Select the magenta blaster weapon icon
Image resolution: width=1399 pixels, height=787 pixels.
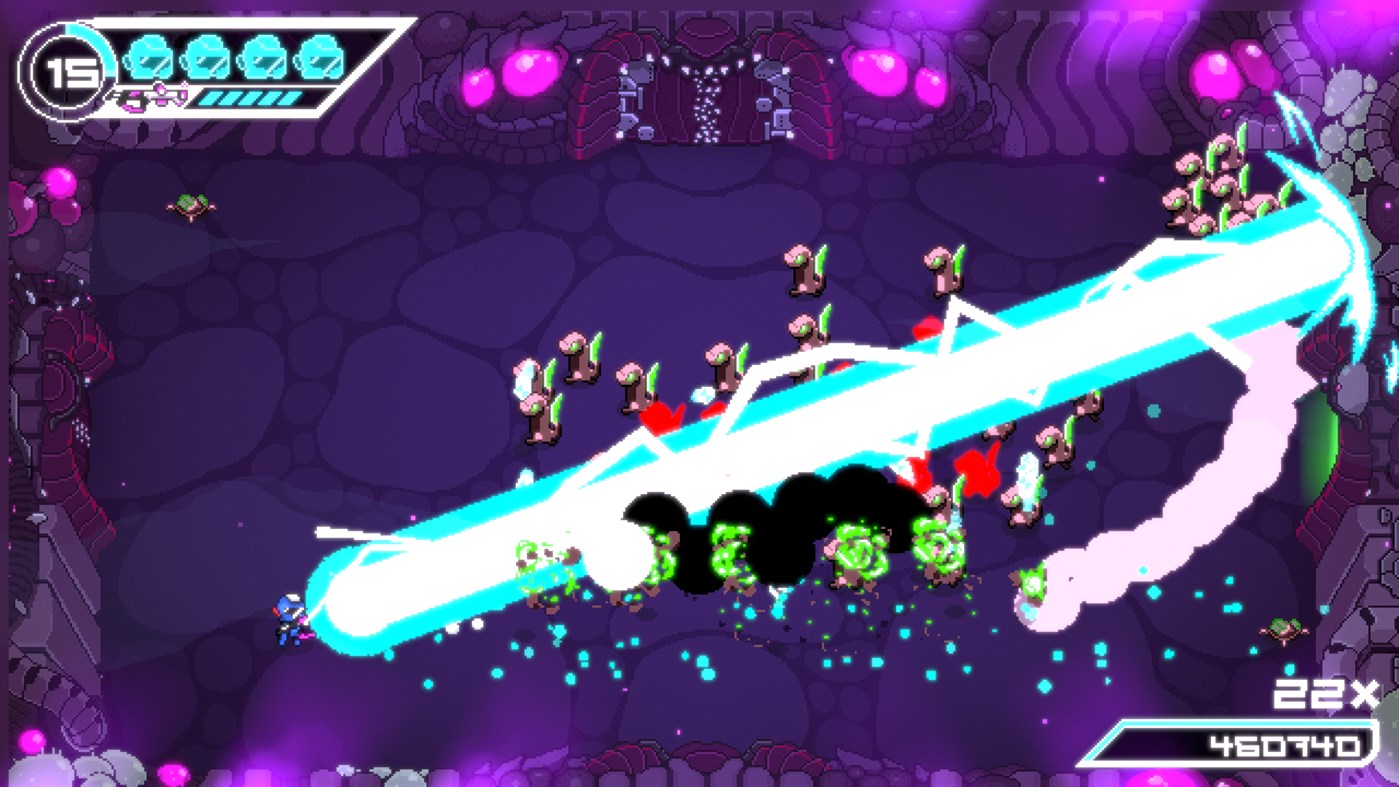coord(150,99)
